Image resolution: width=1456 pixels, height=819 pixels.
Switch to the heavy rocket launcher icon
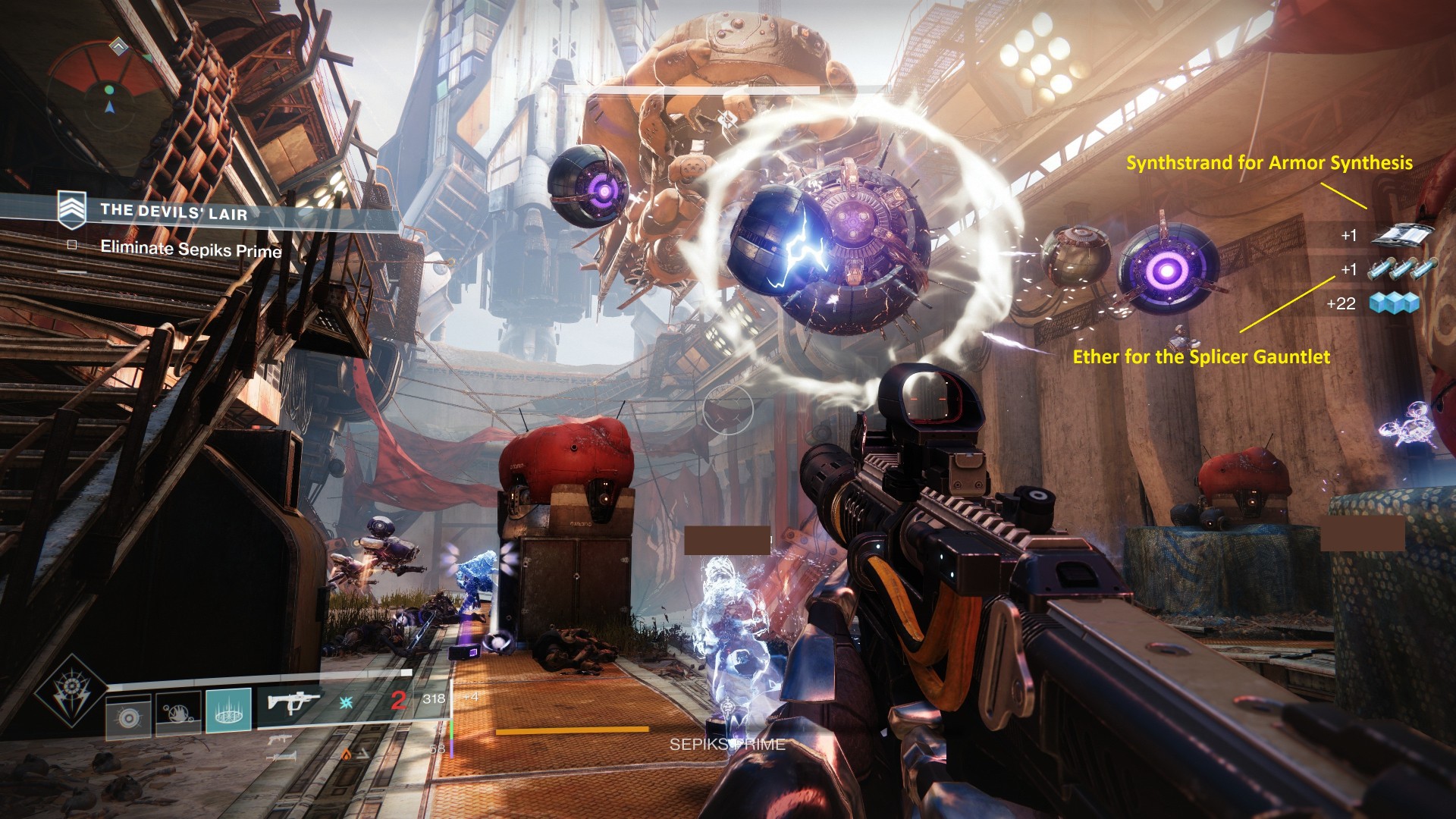coord(279,756)
